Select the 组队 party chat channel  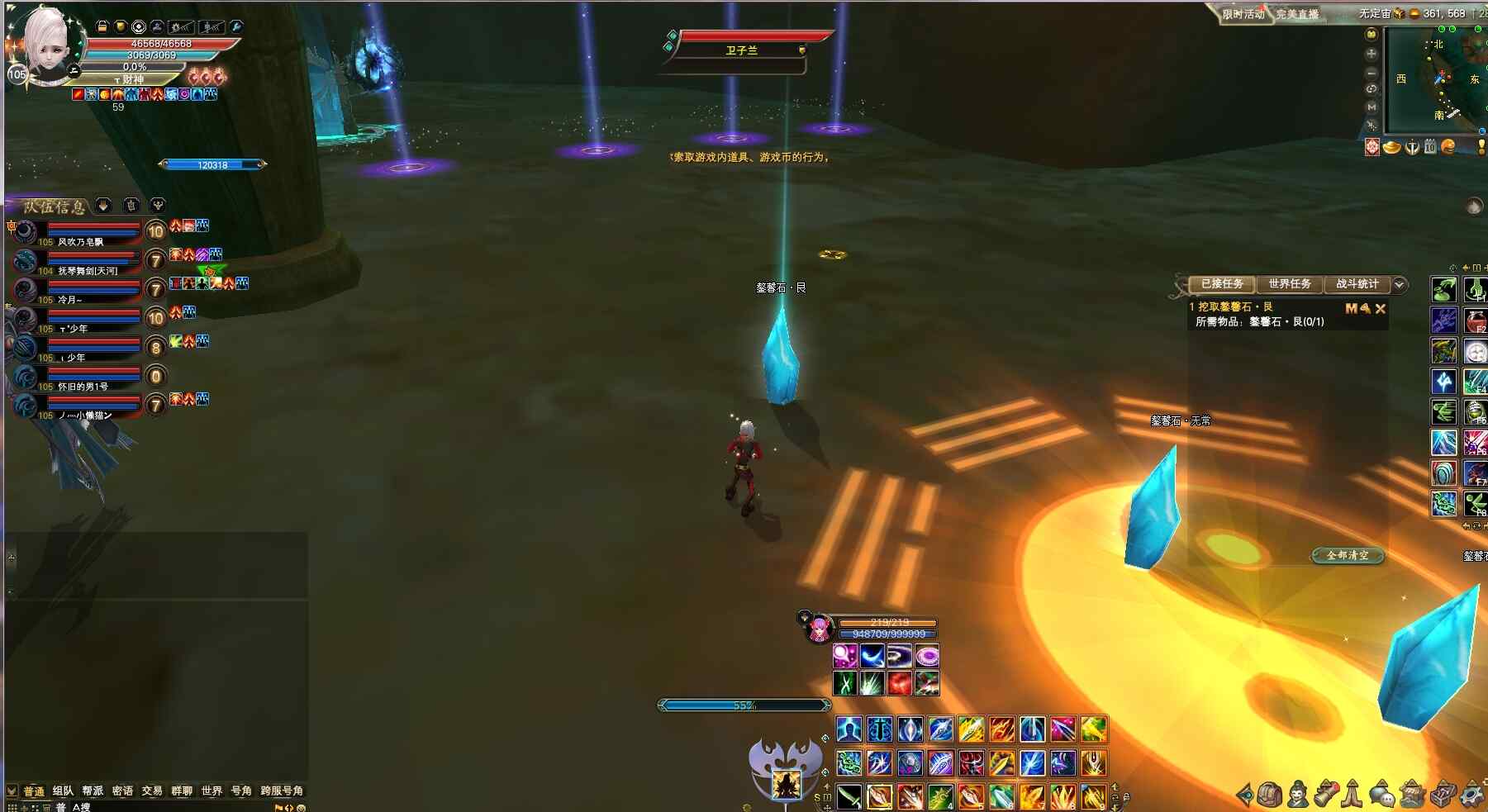tap(63, 791)
